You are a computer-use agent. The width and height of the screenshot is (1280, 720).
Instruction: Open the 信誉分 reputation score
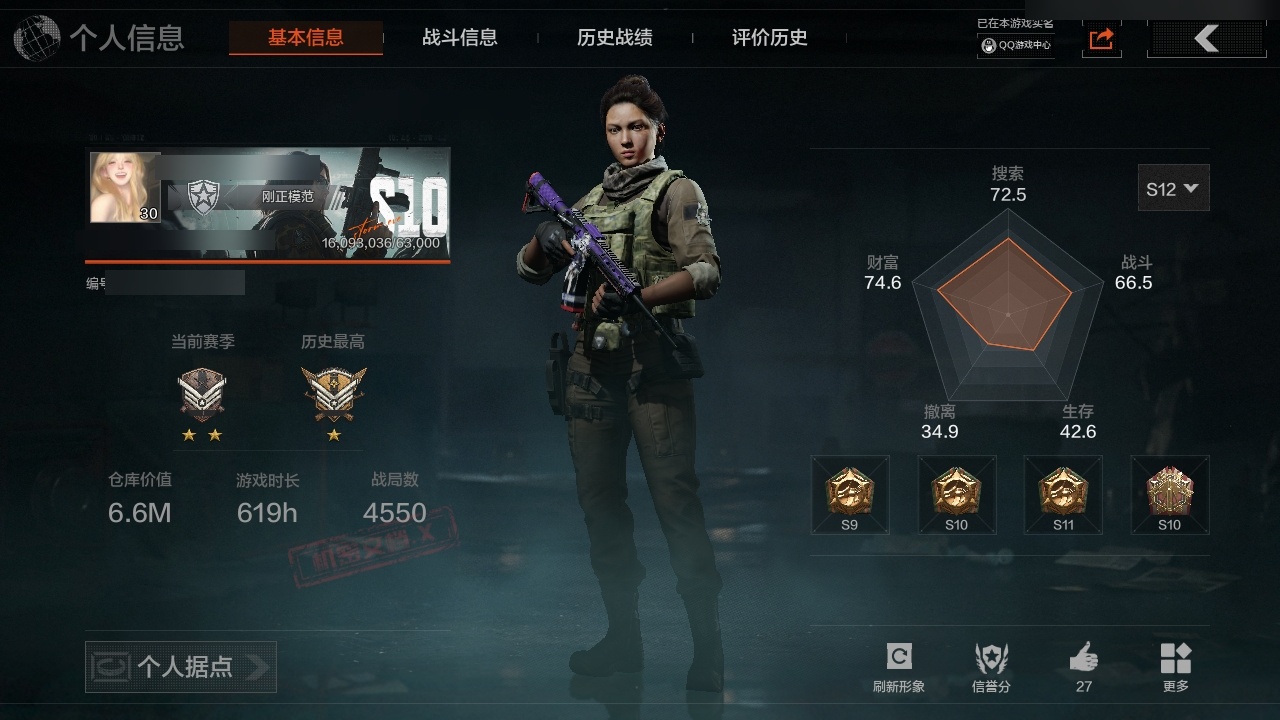pos(991,666)
